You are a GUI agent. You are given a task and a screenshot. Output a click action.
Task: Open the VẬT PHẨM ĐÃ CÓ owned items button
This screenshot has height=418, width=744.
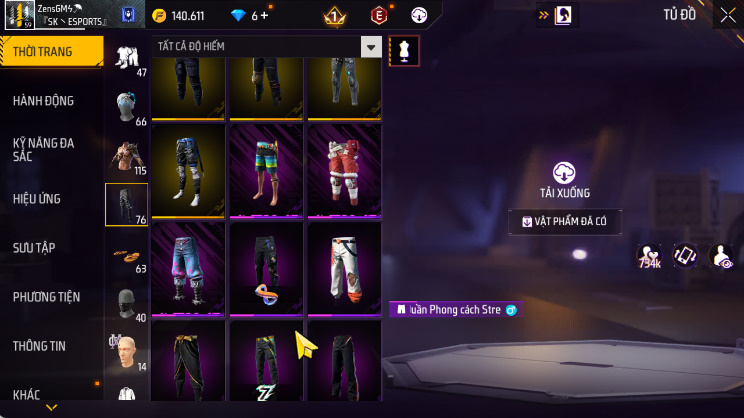pyautogui.click(x=565, y=222)
